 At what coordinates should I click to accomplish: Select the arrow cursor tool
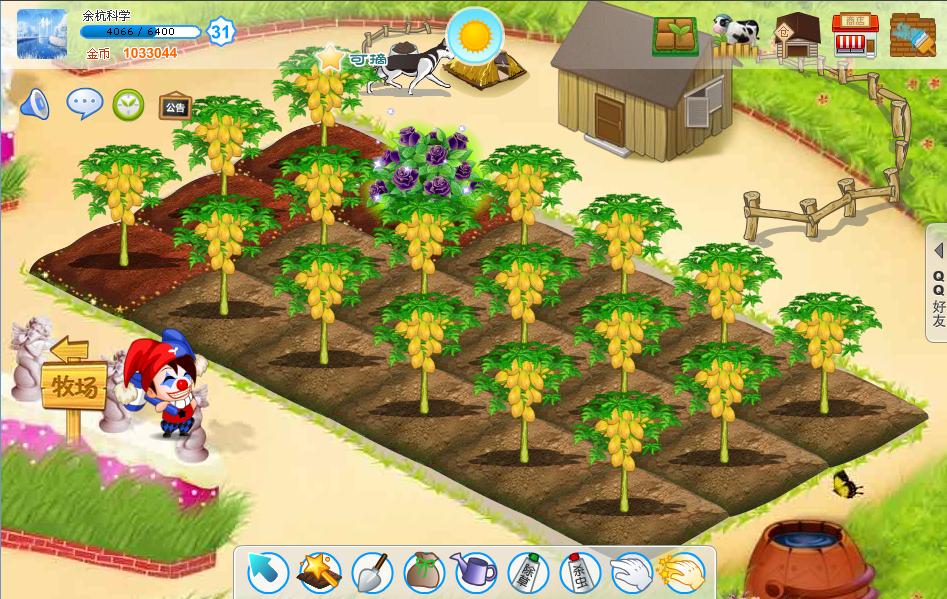pos(268,572)
